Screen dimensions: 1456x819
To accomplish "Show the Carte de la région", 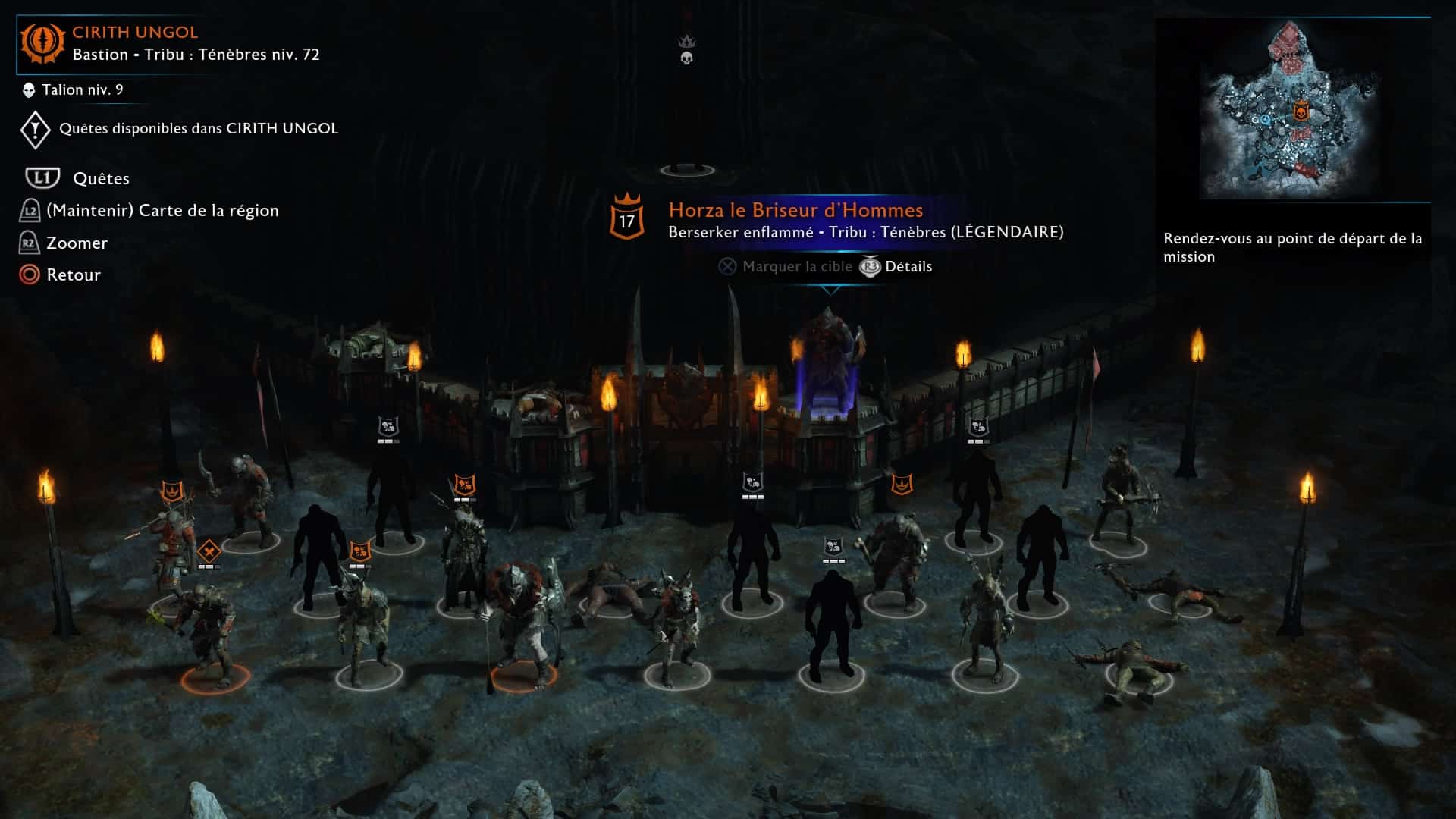I will [162, 210].
